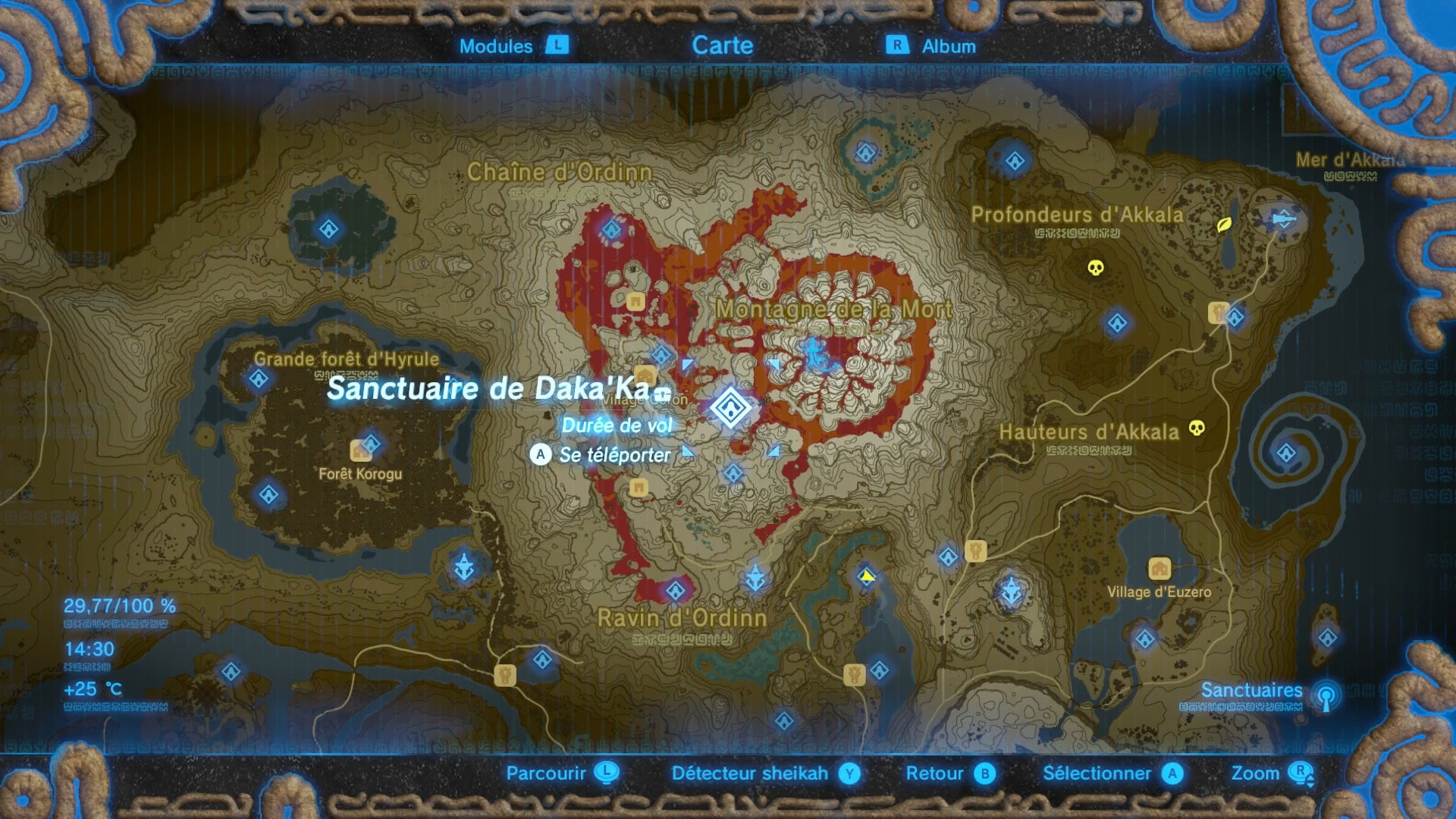
Task: Click the Carte title header
Action: pyautogui.click(x=723, y=45)
